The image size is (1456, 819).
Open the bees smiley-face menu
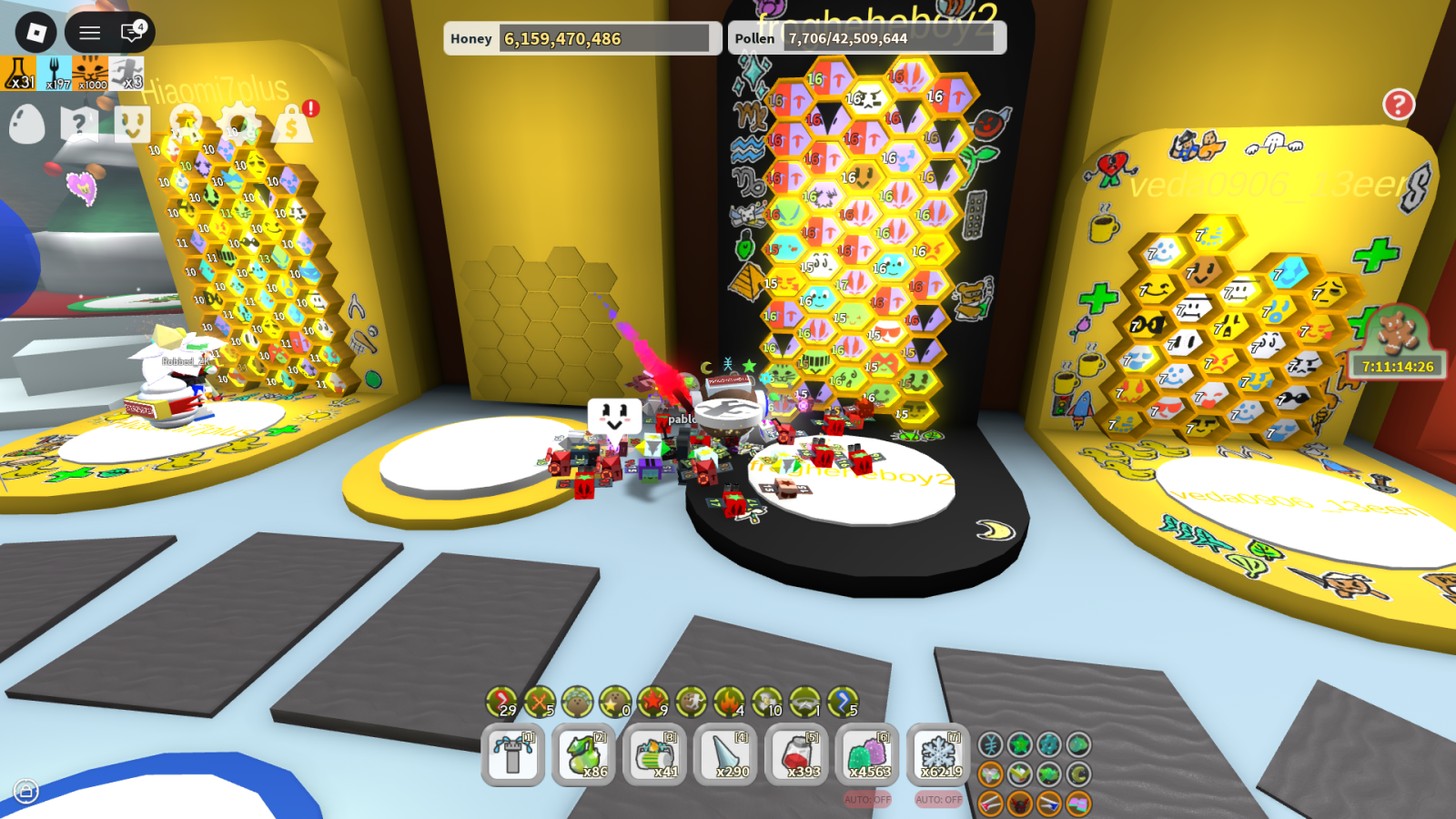[133, 124]
